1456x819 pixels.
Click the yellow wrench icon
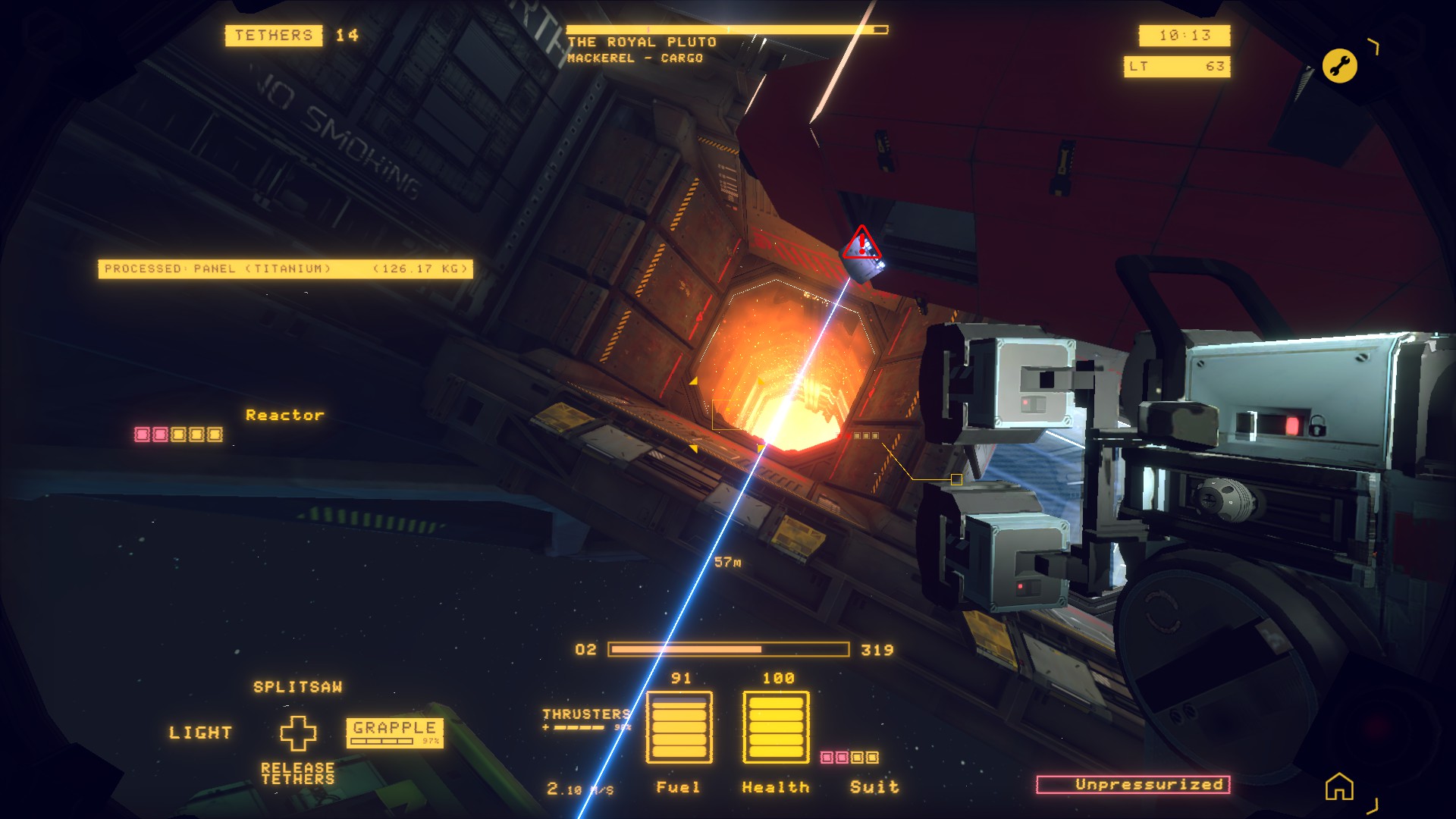coord(1339,66)
